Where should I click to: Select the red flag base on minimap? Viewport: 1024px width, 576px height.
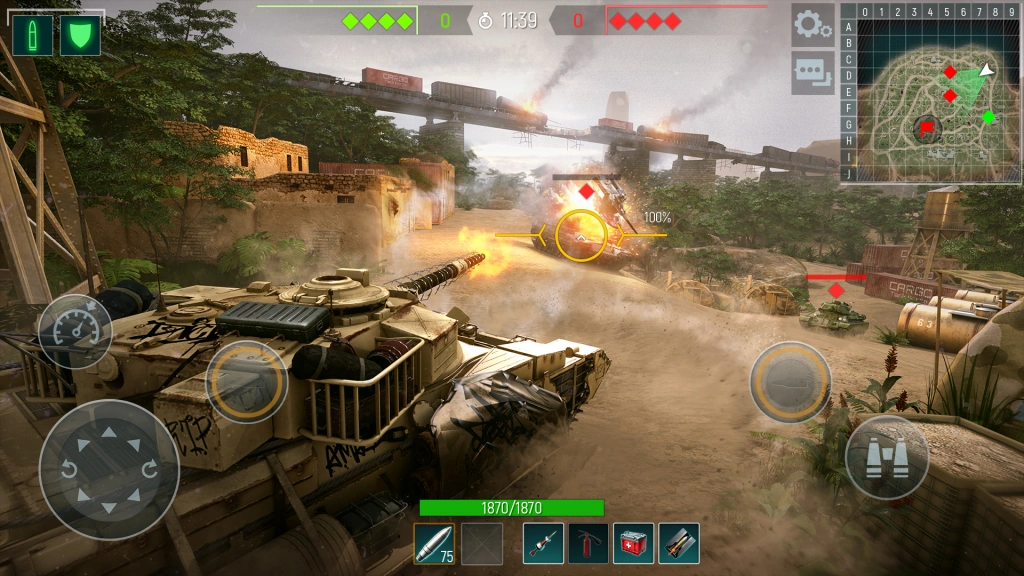coord(927,127)
